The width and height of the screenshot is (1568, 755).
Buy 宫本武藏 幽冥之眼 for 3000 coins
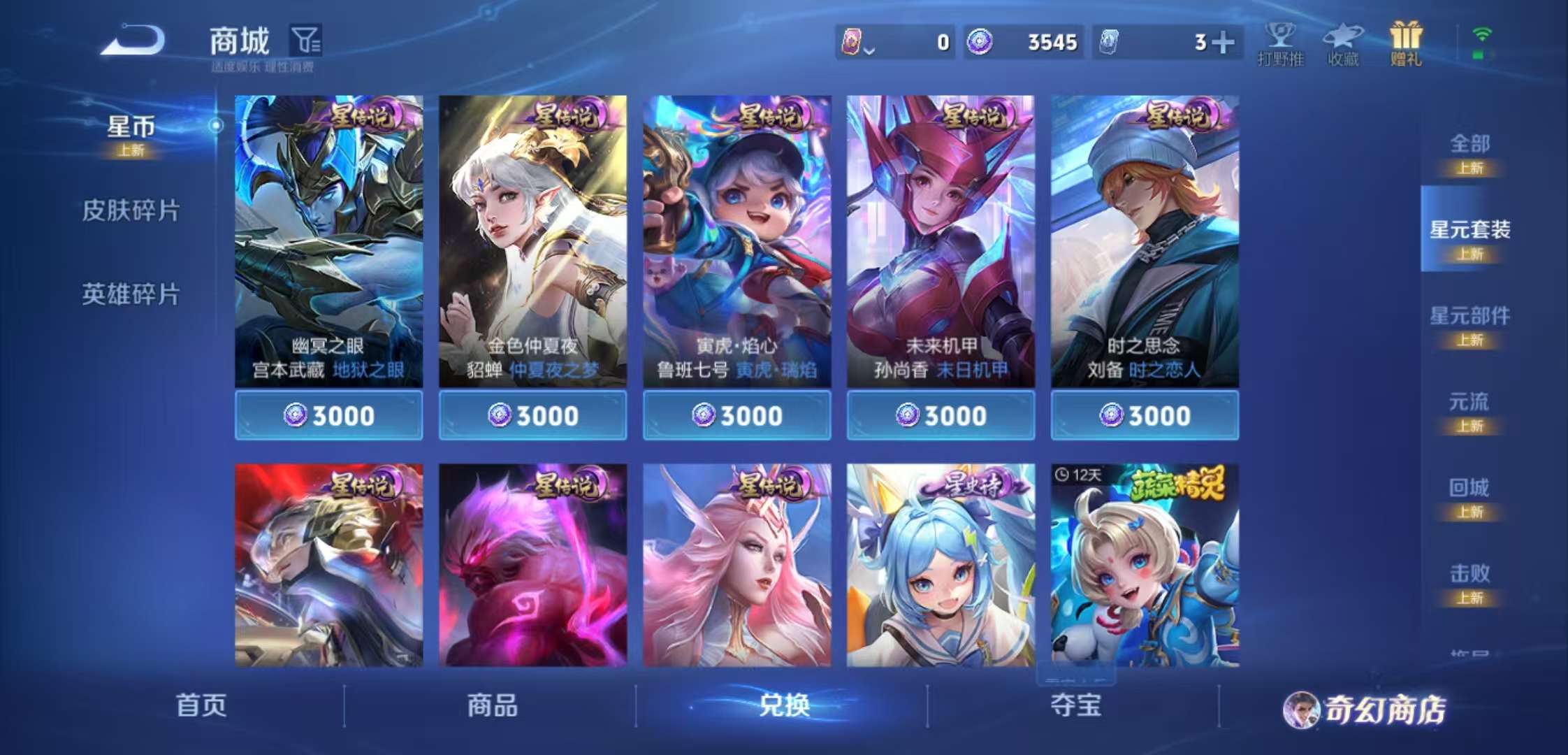[x=328, y=415]
